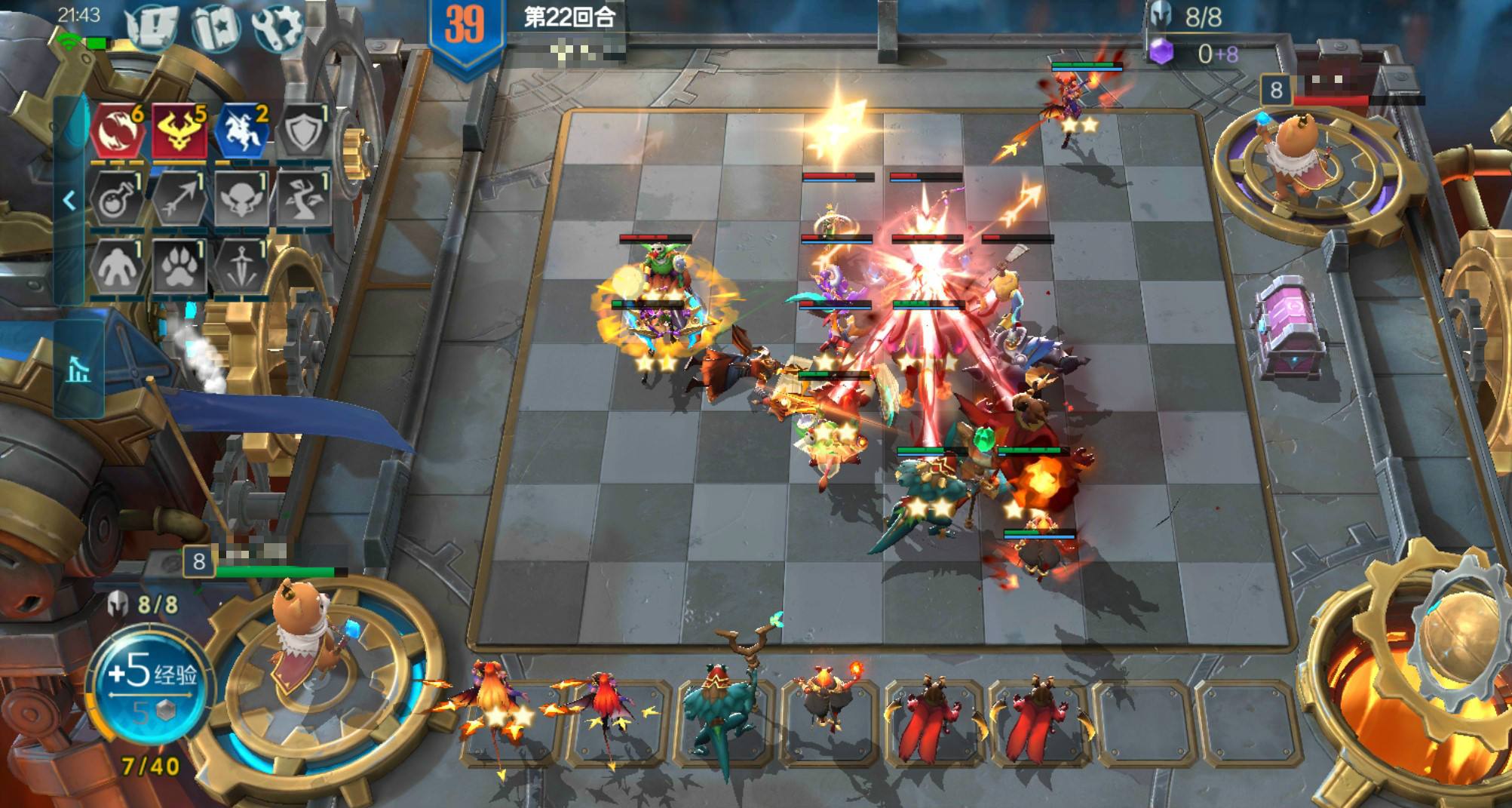Select the blue knight on horseback synergy
The width and height of the screenshot is (1512, 808).
[x=241, y=131]
